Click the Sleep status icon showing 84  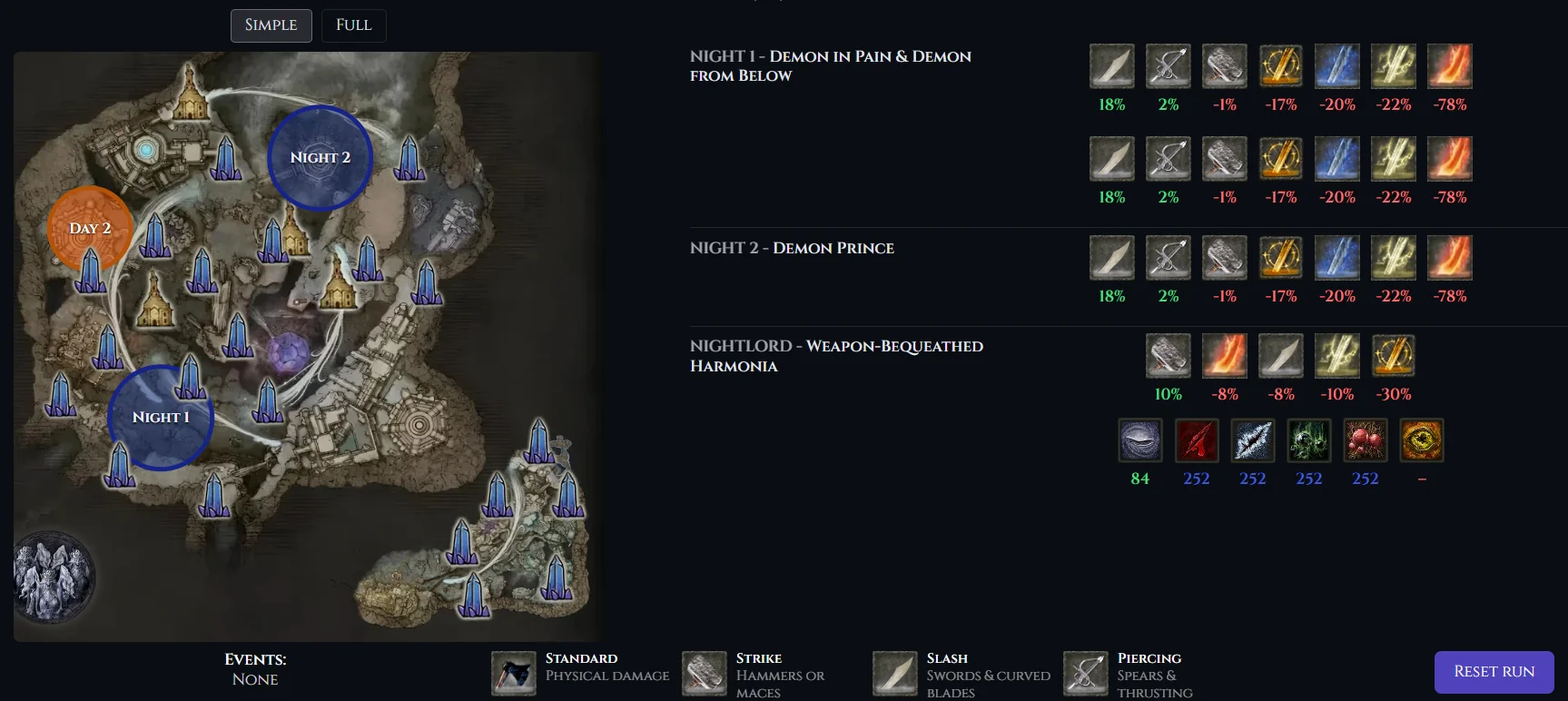(1140, 439)
